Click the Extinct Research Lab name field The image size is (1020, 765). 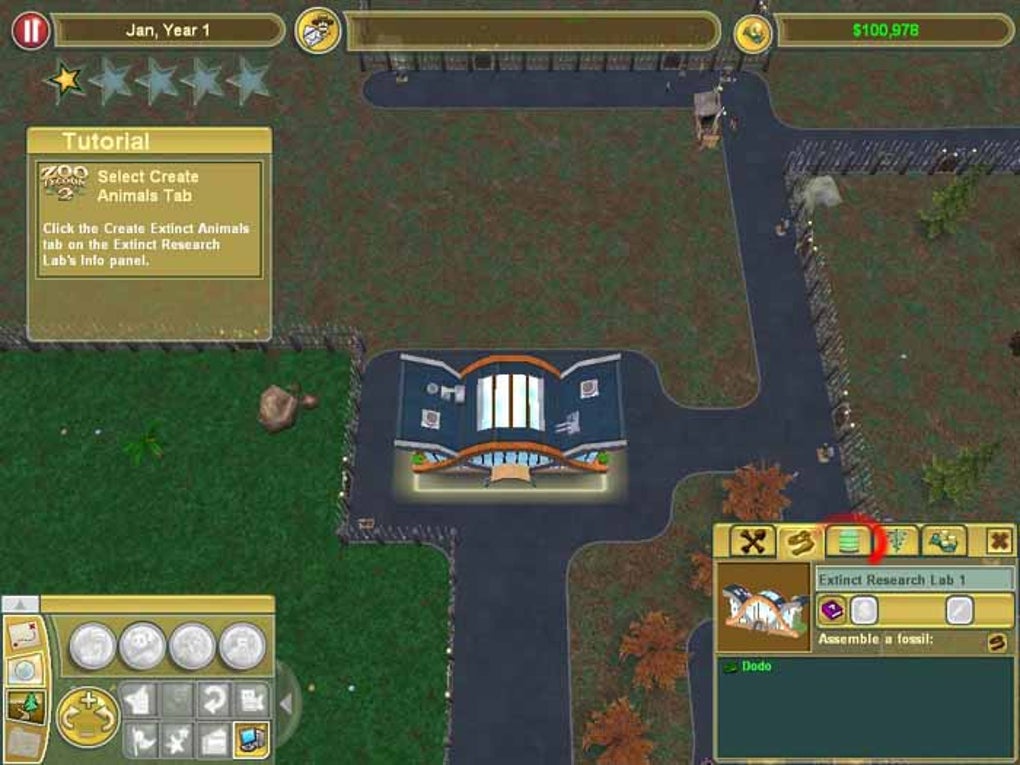click(913, 579)
